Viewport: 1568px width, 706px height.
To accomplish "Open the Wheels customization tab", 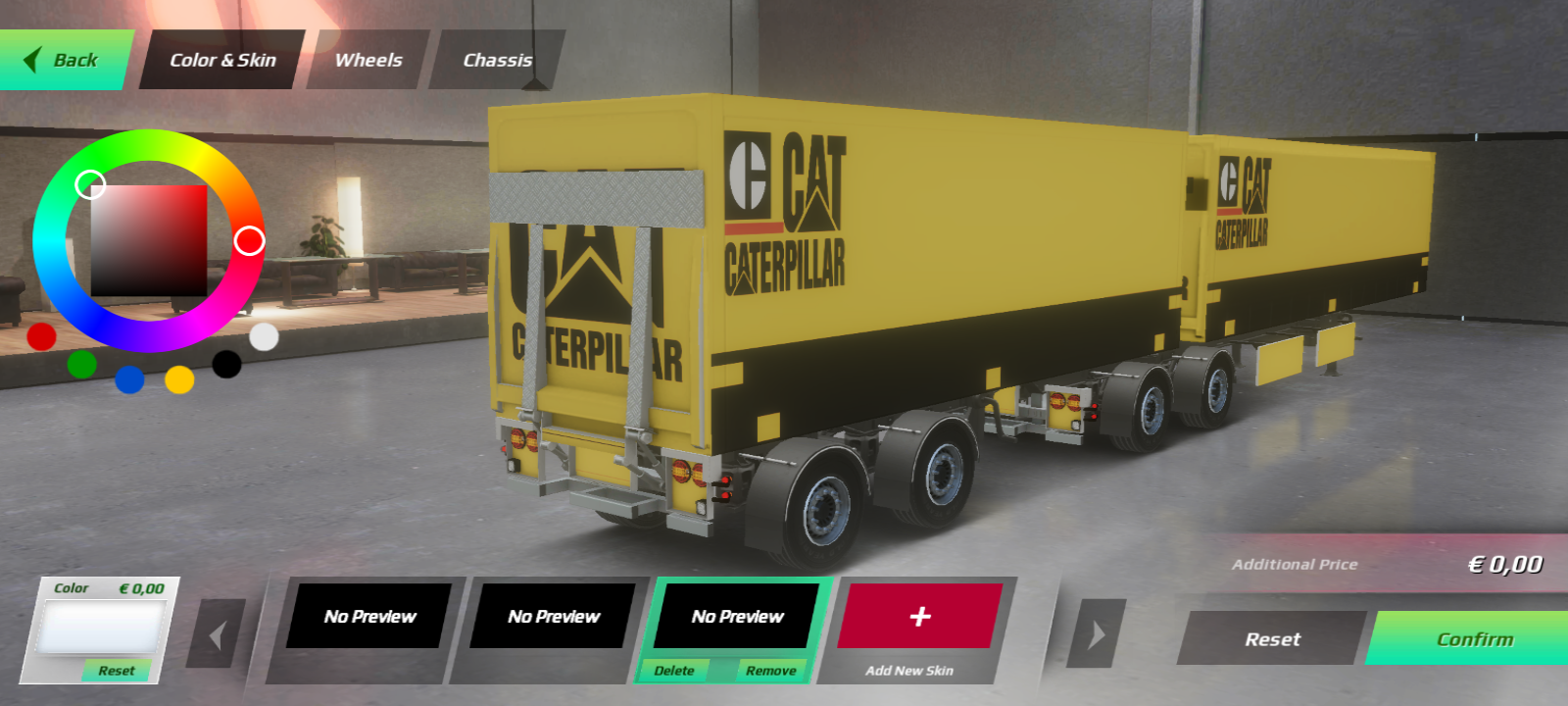I will coord(367,60).
